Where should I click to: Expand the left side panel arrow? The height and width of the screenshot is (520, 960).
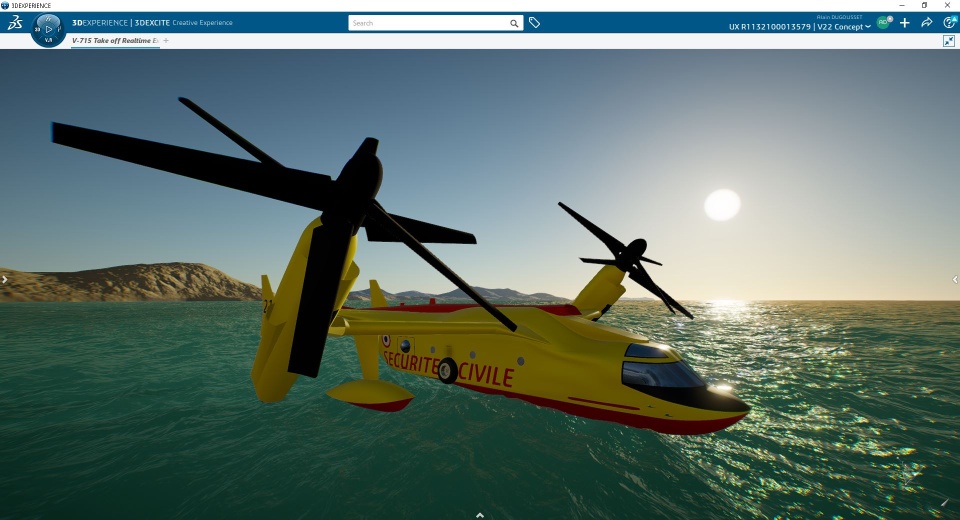pyautogui.click(x=4, y=280)
